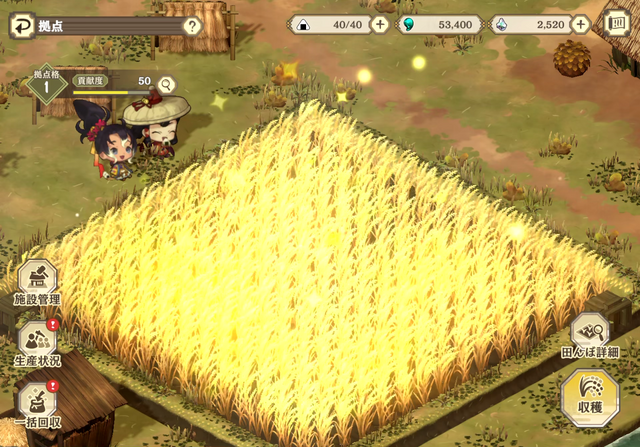Inspect contribution details with the magnifier icon

(x=166, y=85)
